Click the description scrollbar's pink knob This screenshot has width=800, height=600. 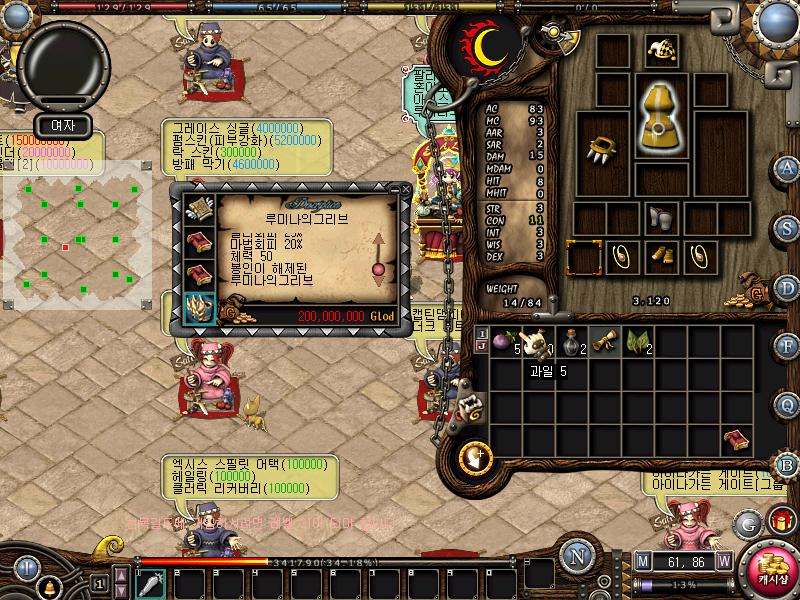(x=379, y=270)
